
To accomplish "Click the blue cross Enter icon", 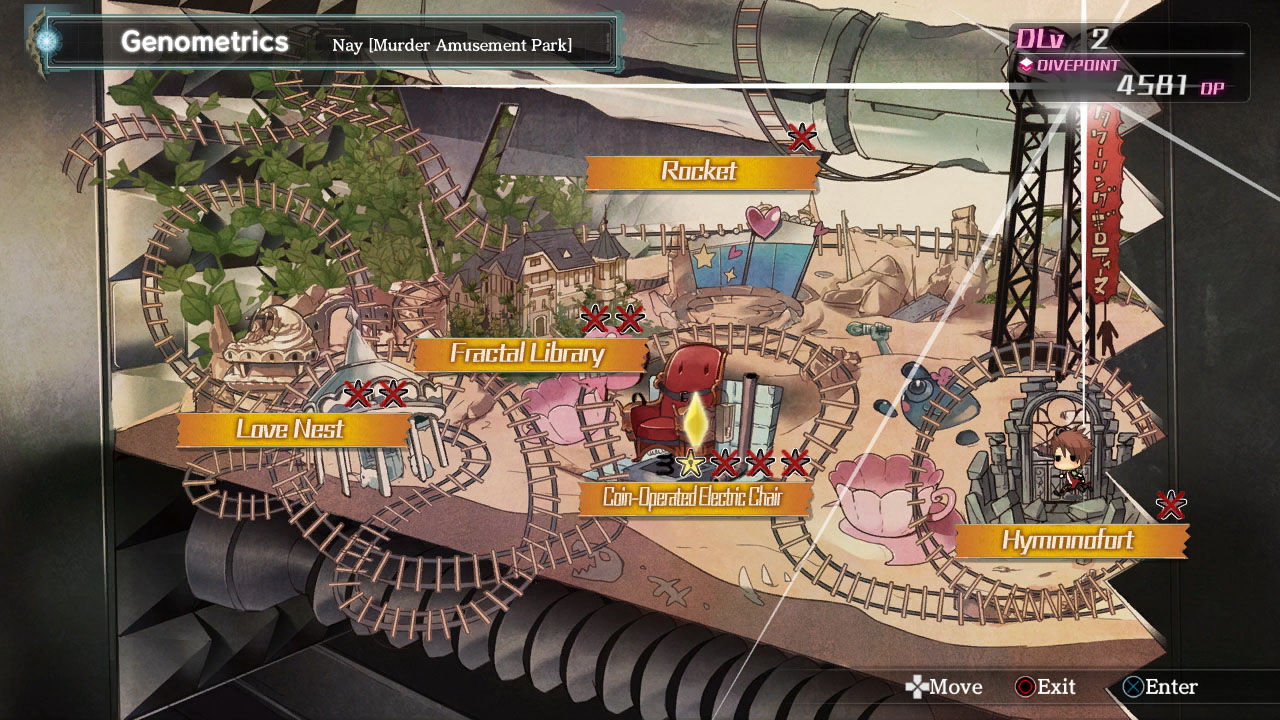I will point(1137,687).
